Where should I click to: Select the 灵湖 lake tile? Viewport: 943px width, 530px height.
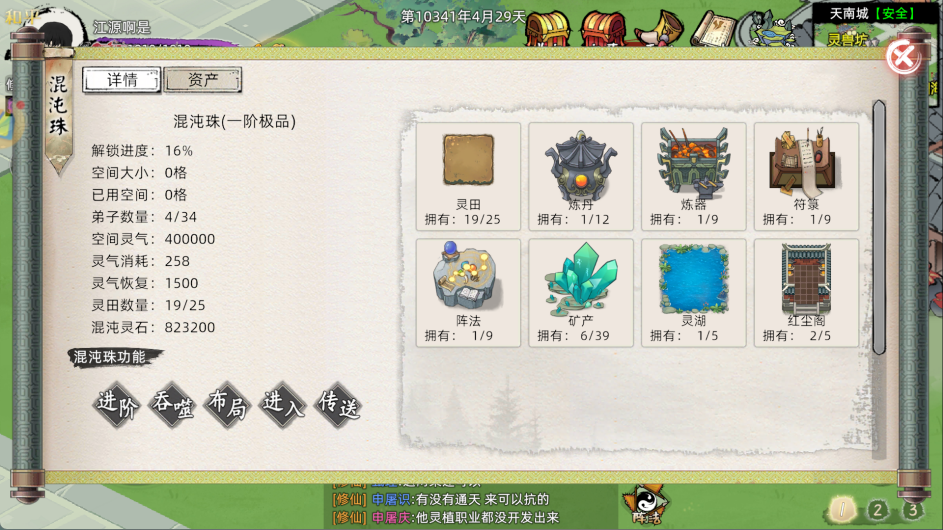(x=694, y=291)
